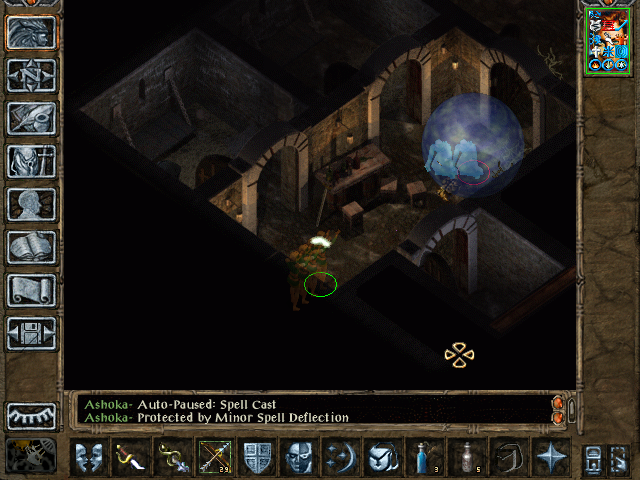
Task: Open the character record sheet
Action: click(x=32, y=204)
